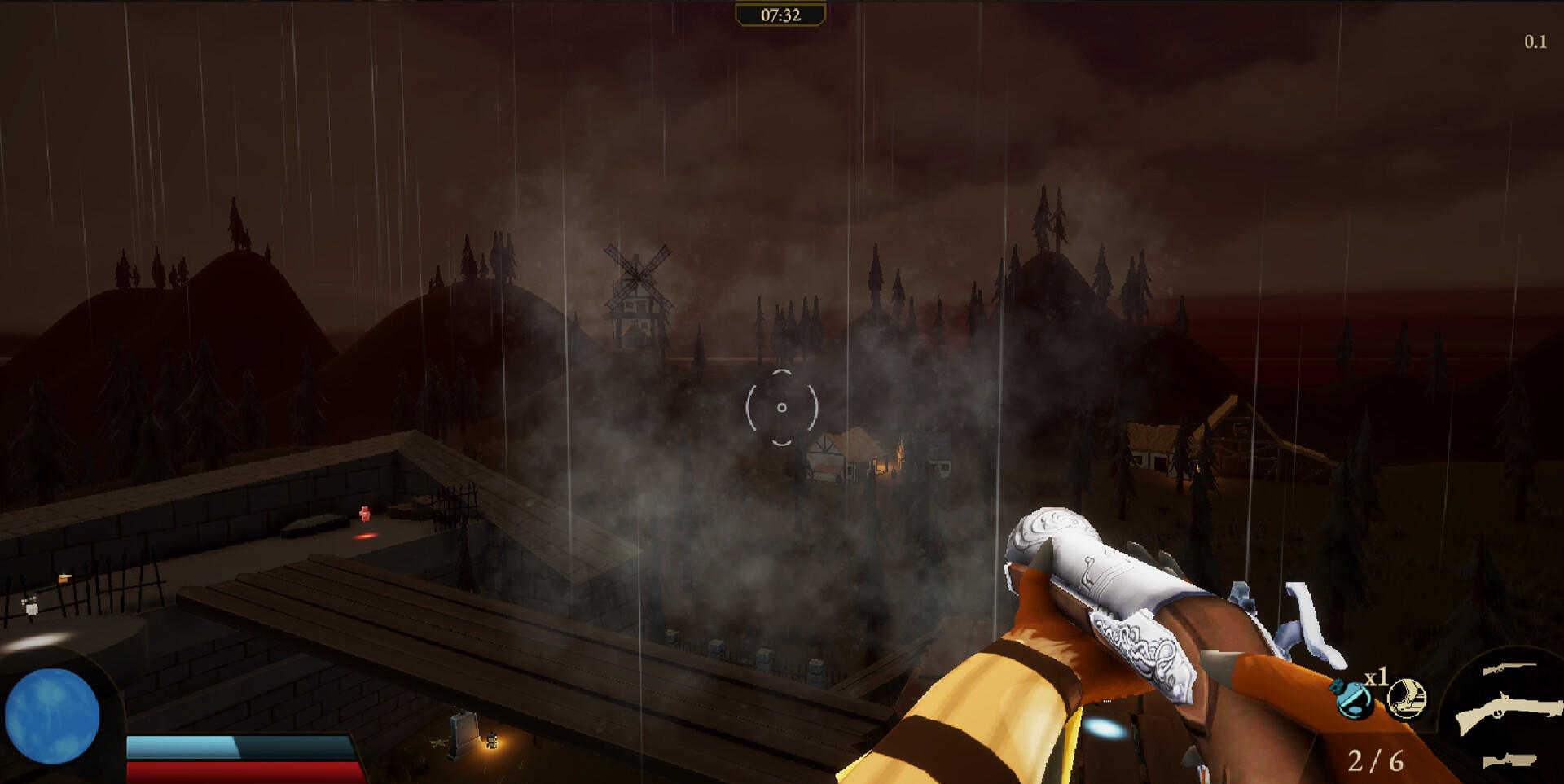Open the 0.1 version label details
This screenshot has width=1564, height=784.
click(x=1535, y=40)
